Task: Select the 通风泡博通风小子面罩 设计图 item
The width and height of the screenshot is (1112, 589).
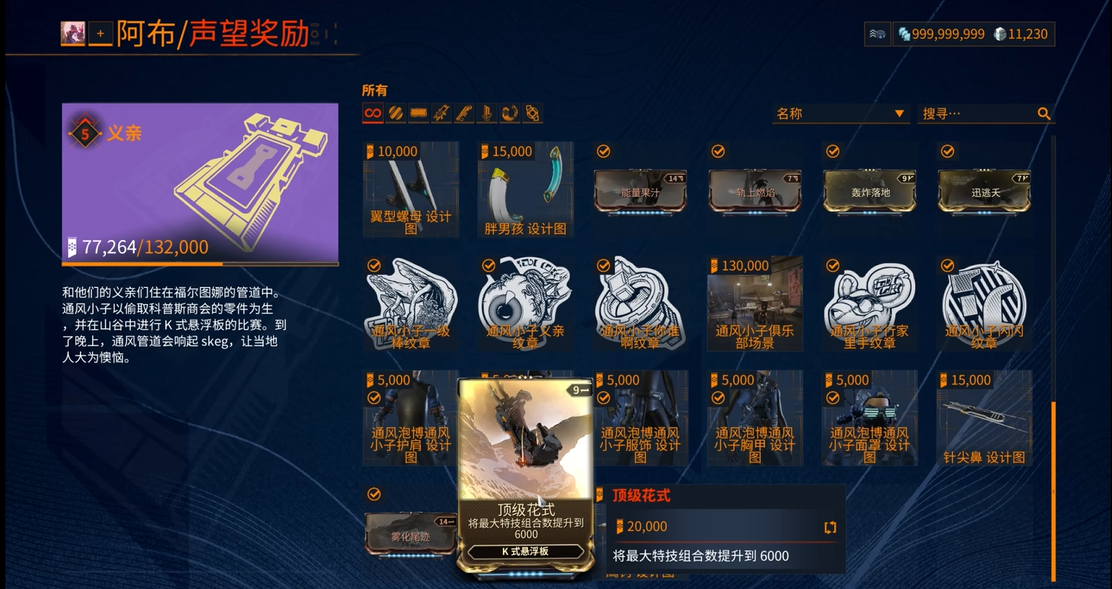Action: (x=870, y=418)
